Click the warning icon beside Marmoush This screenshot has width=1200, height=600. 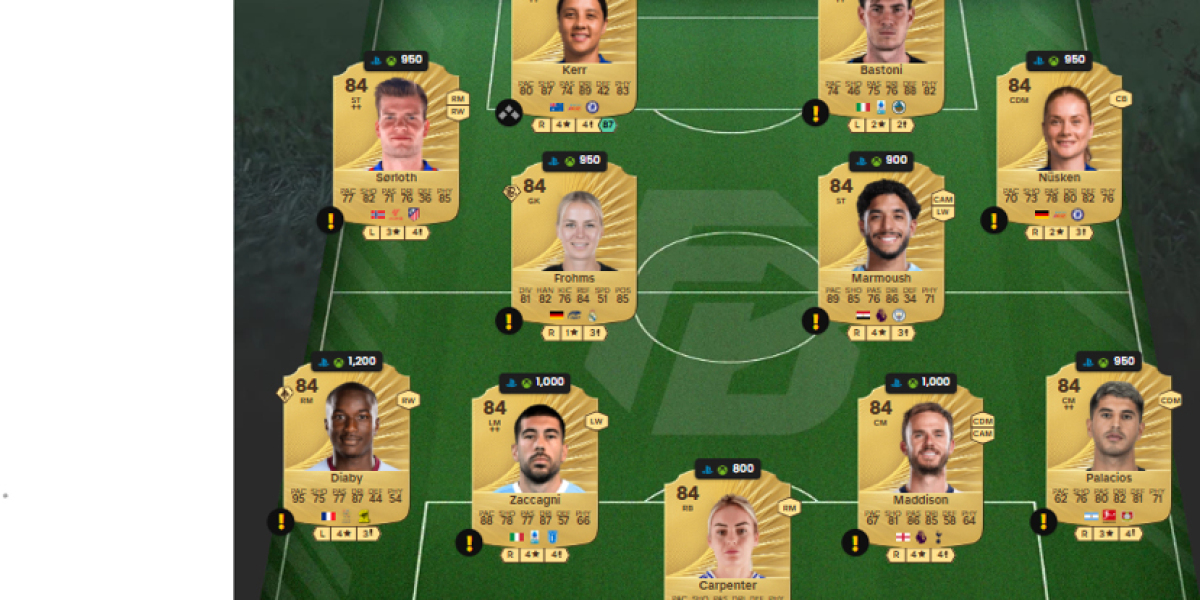coord(816,321)
